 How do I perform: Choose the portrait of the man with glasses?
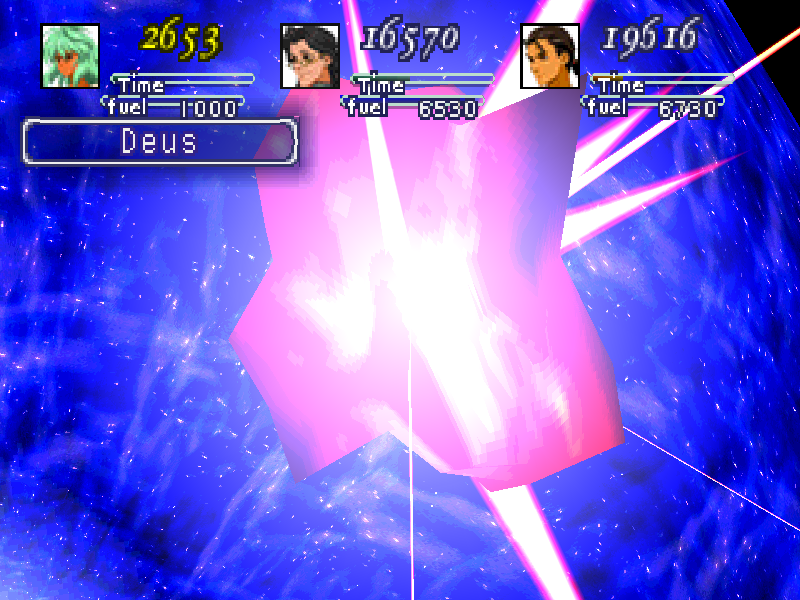coord(310,56)
